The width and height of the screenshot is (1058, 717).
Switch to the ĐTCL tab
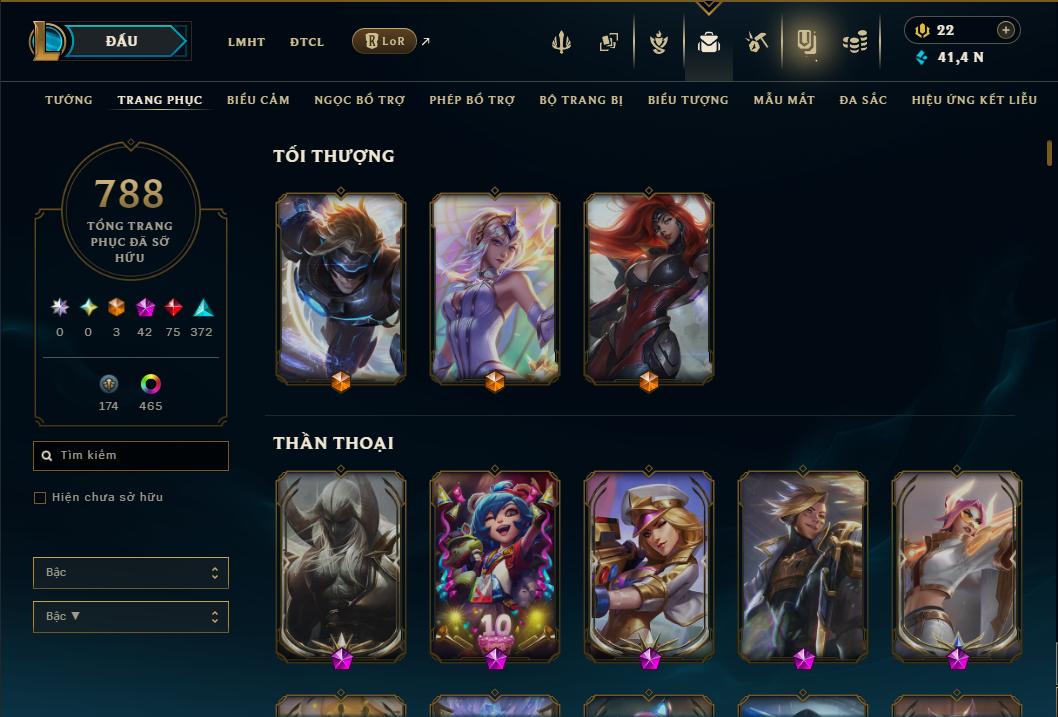click(x=307, y=42)
